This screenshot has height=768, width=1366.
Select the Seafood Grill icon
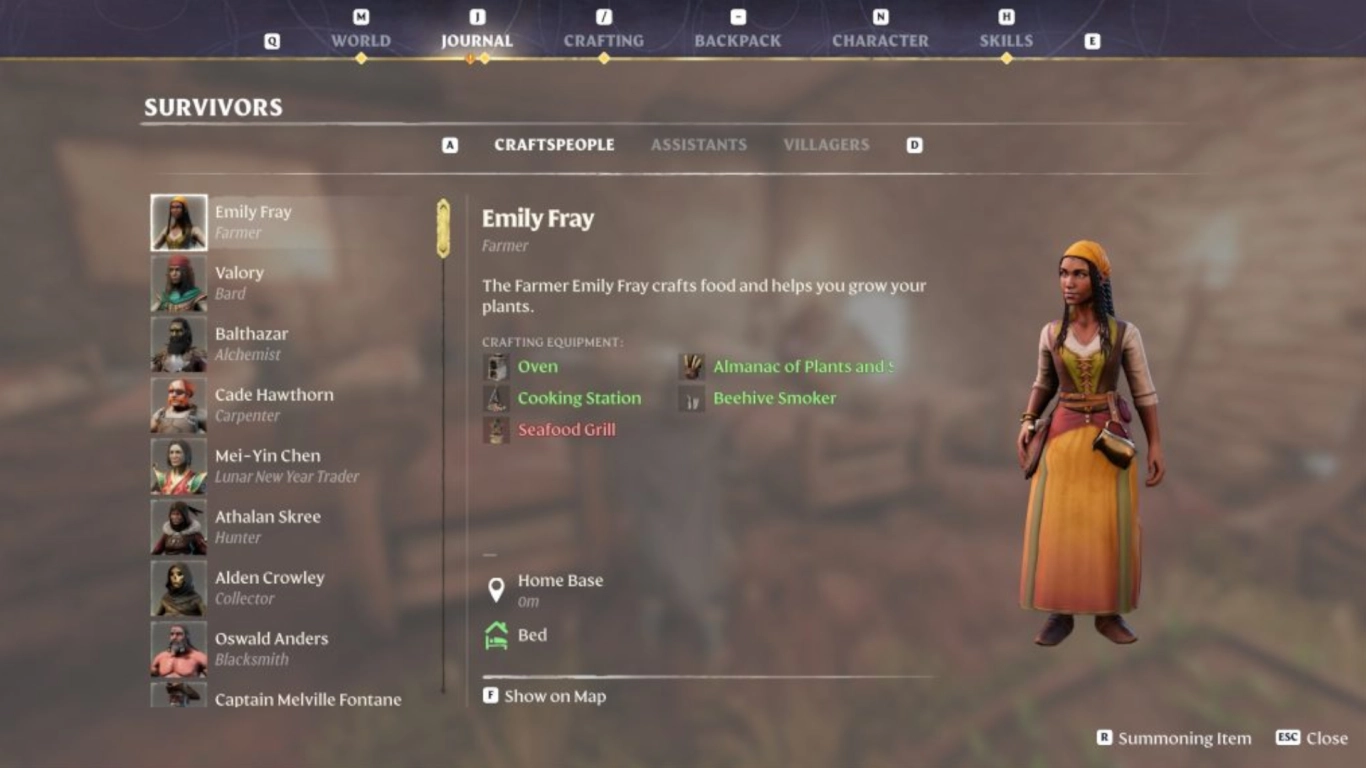coord(495,429)
